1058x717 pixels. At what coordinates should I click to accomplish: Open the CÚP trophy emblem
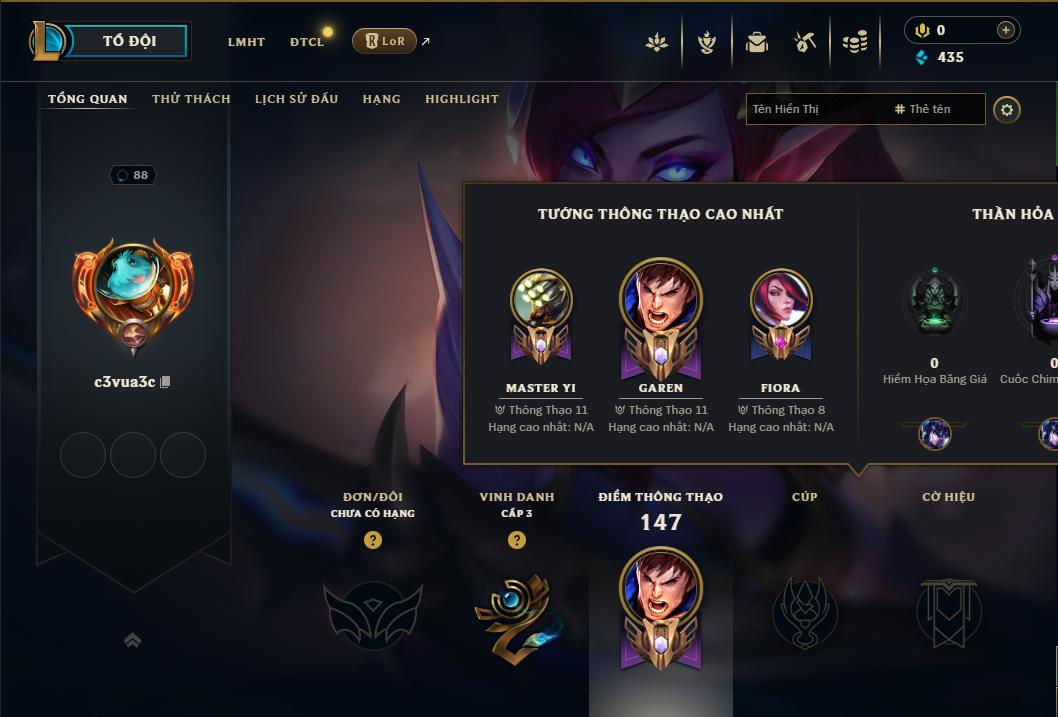[804, 610]
